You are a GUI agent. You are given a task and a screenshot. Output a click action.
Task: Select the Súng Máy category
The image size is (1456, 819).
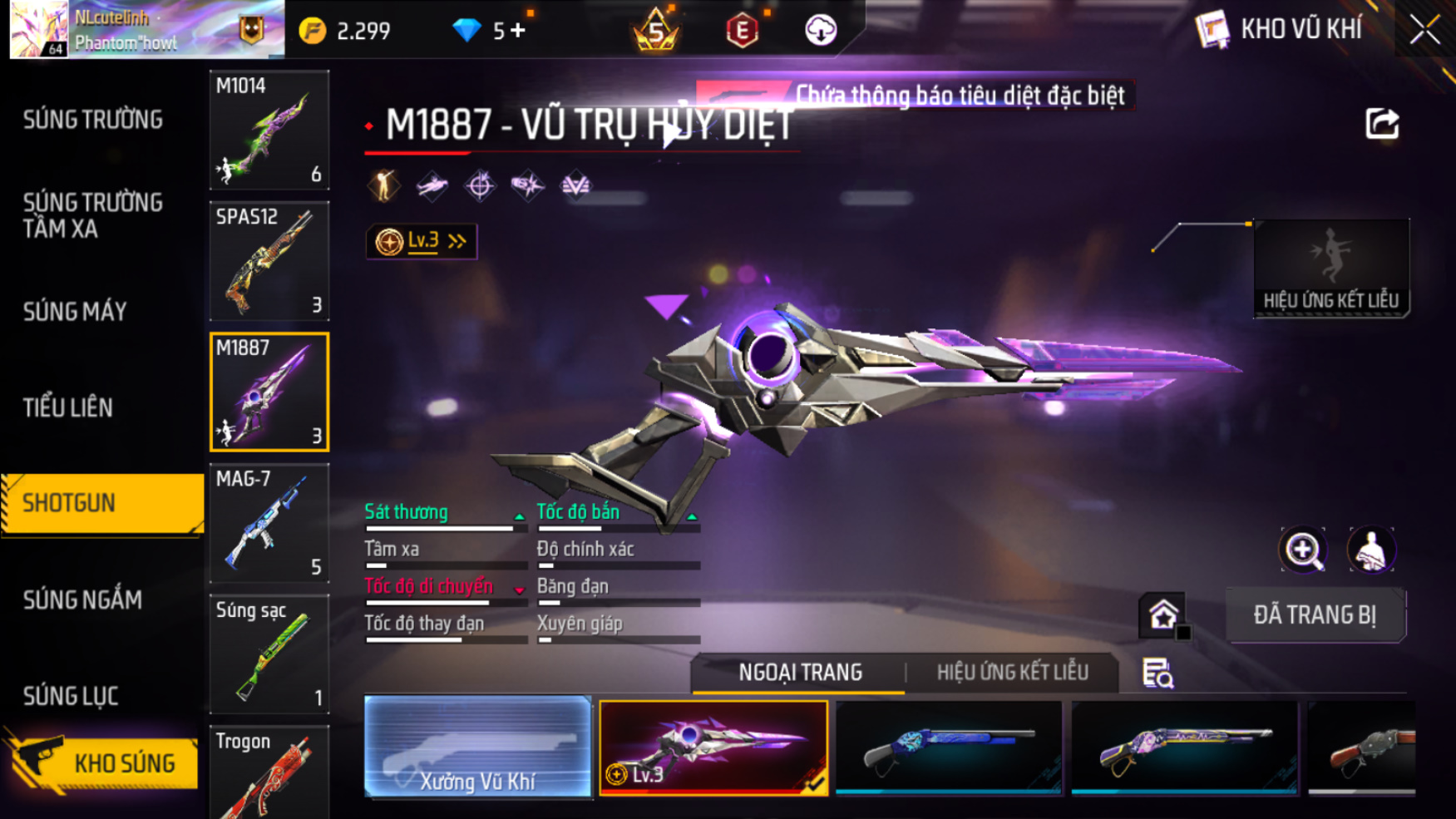tap(75, 312)
